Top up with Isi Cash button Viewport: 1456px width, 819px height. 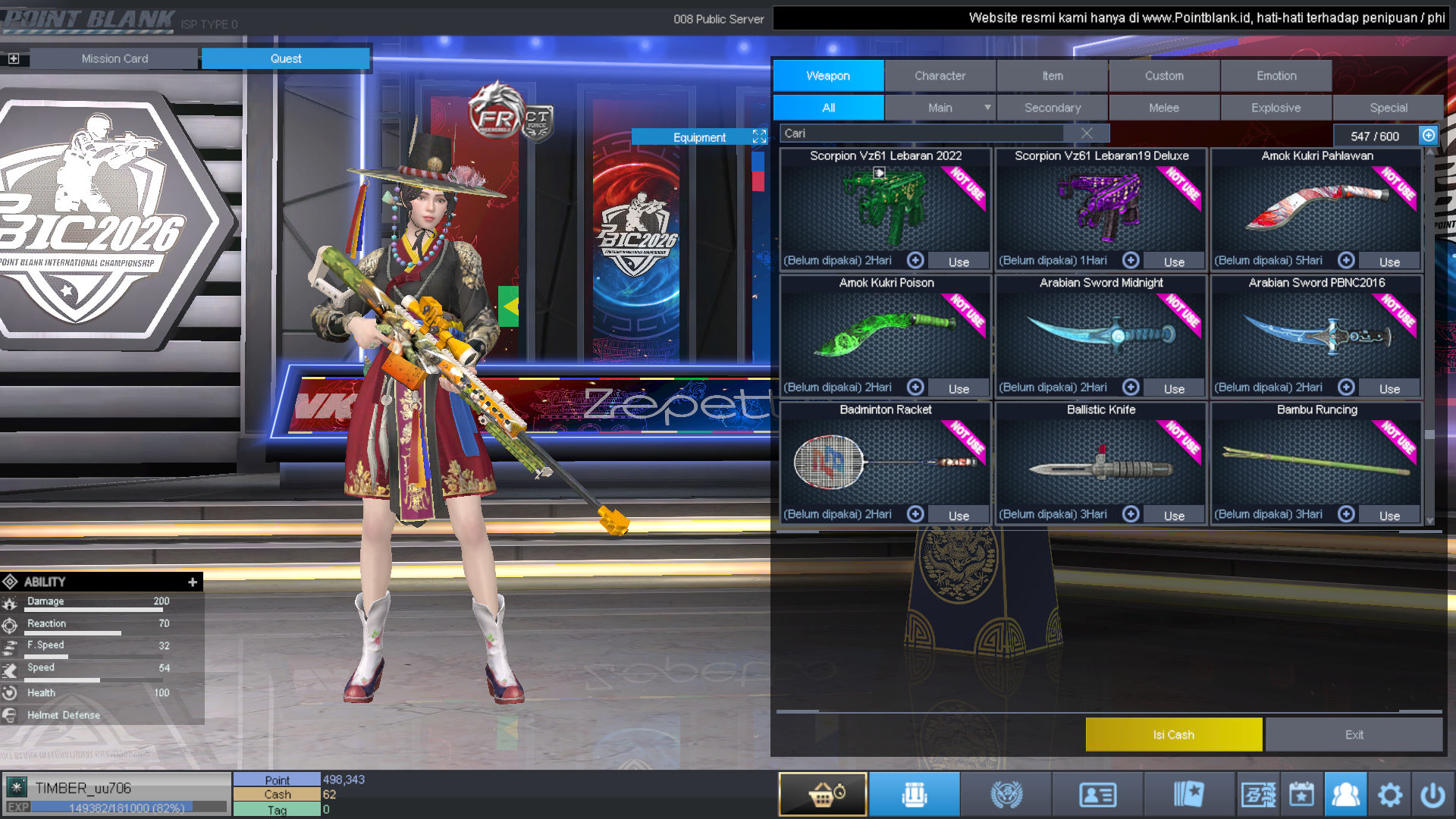pyautogui.click(x=1173, y=735)
